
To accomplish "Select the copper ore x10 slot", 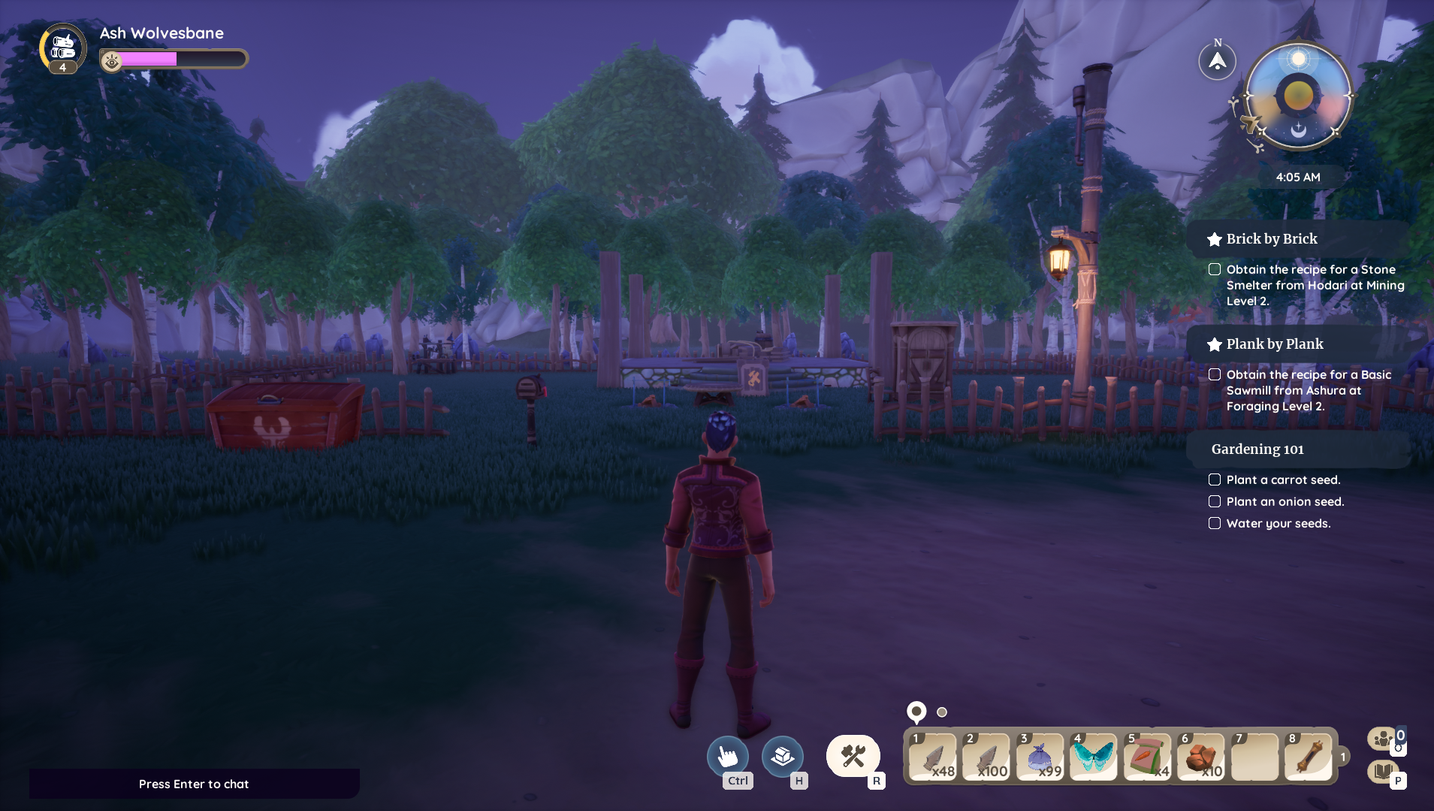I will [1201, 757].
